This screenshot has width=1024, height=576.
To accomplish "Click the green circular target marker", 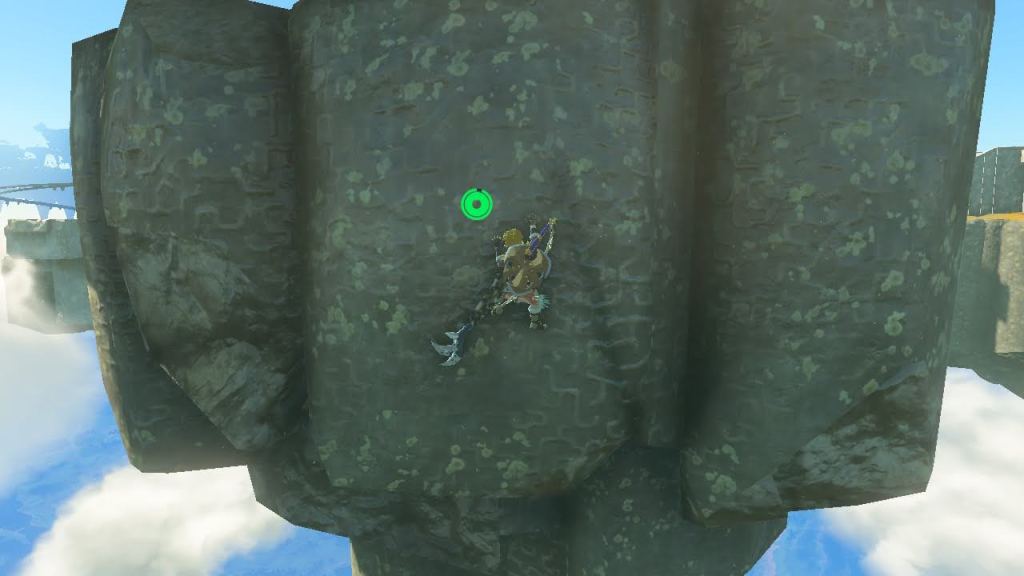I will [x=477, y=205].
